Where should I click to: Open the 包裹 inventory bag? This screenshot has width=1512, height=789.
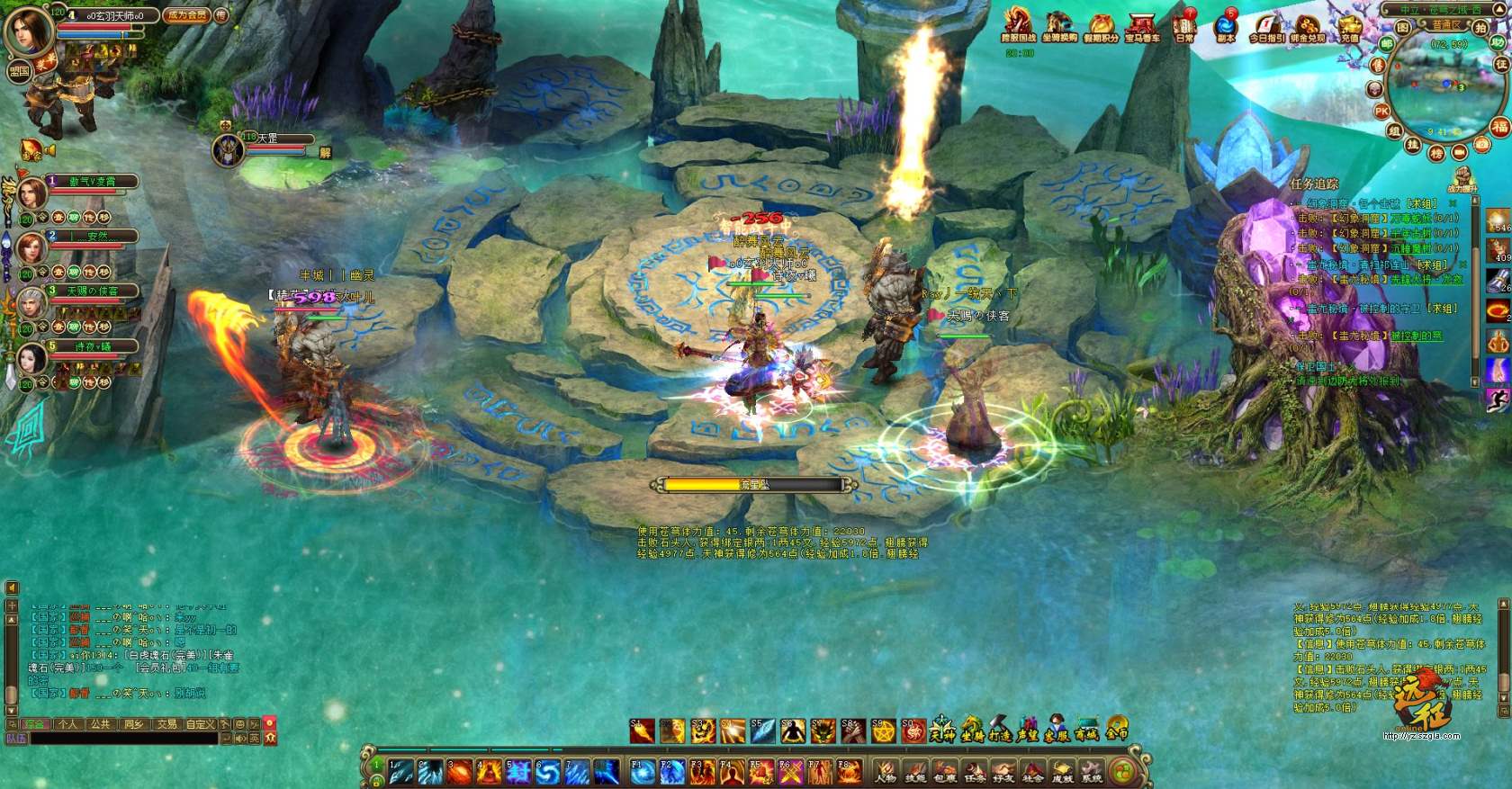click(x=944, y=771)
